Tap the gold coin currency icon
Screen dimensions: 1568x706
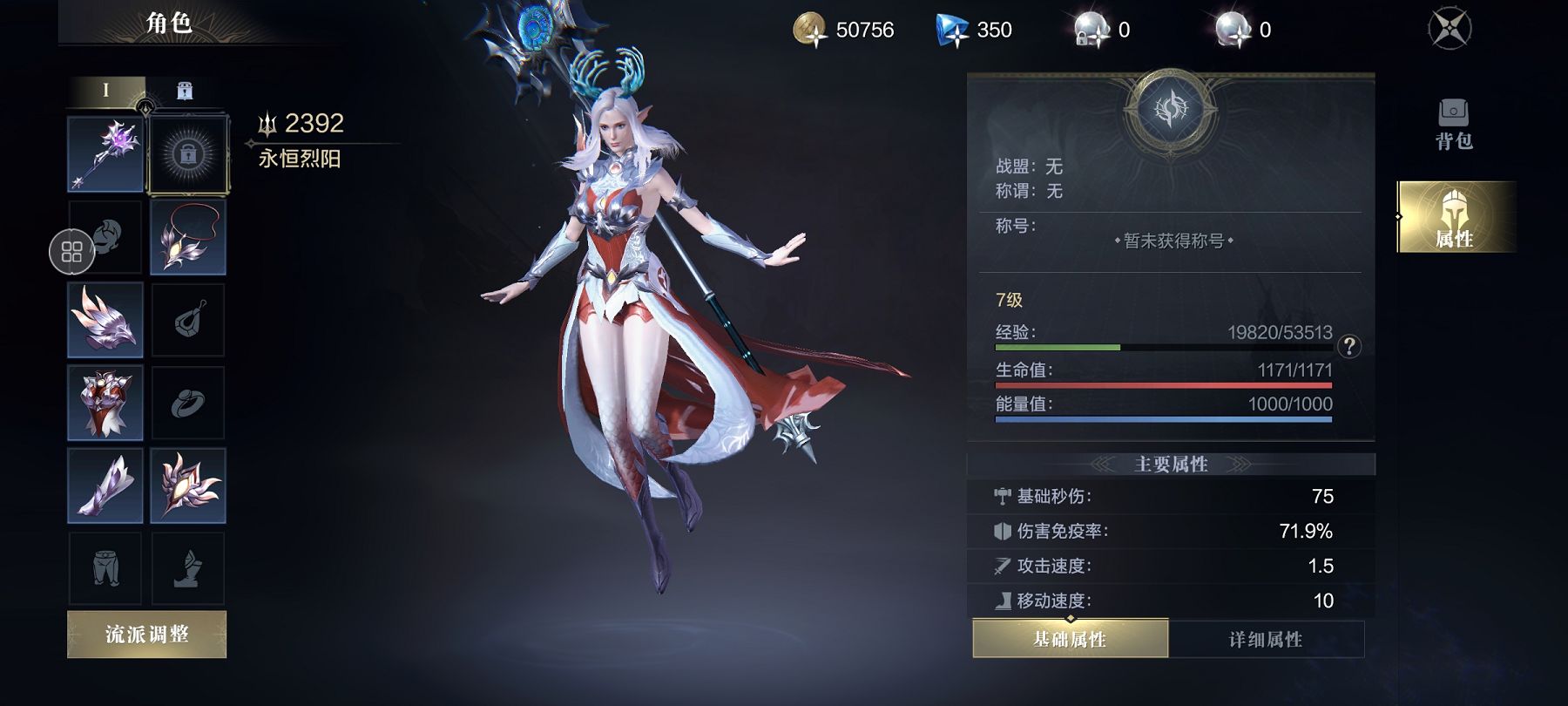[x=810, y=30]
